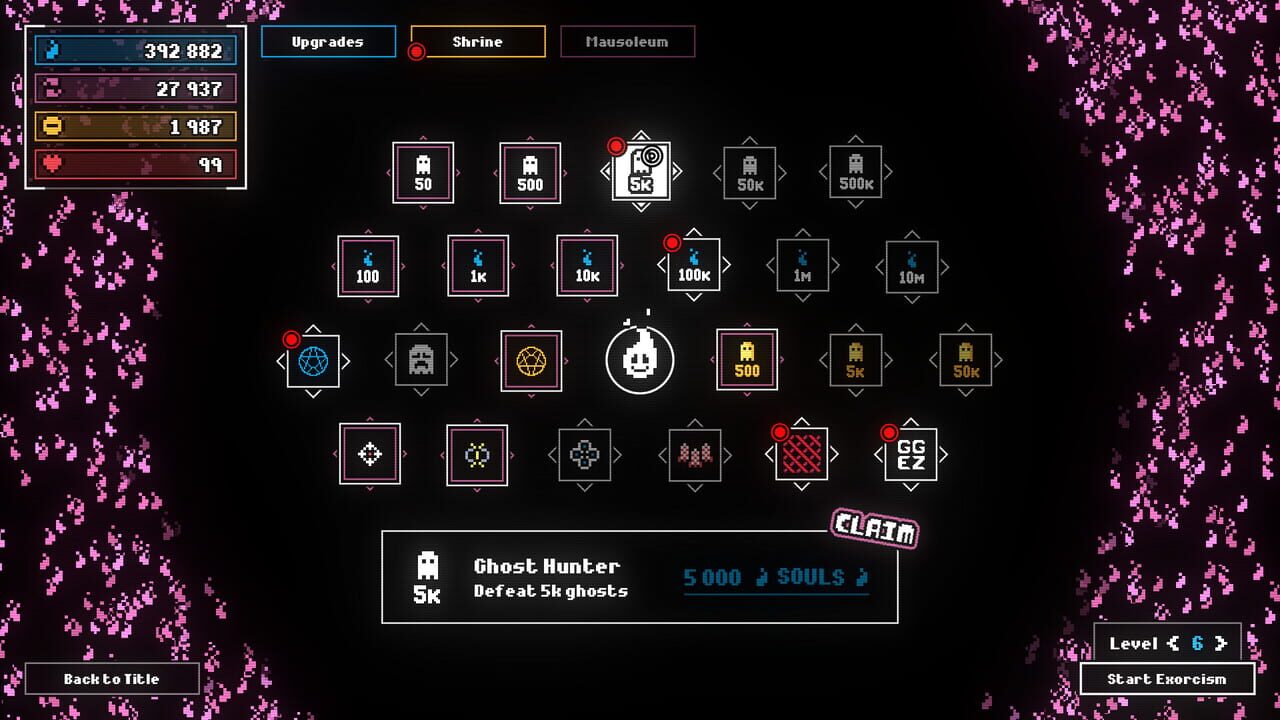Image resolution: width=1280 pixels, height=720 pixels.
Task: Select the yellow 50K ghost tile
Action: (x=965, y=360)
